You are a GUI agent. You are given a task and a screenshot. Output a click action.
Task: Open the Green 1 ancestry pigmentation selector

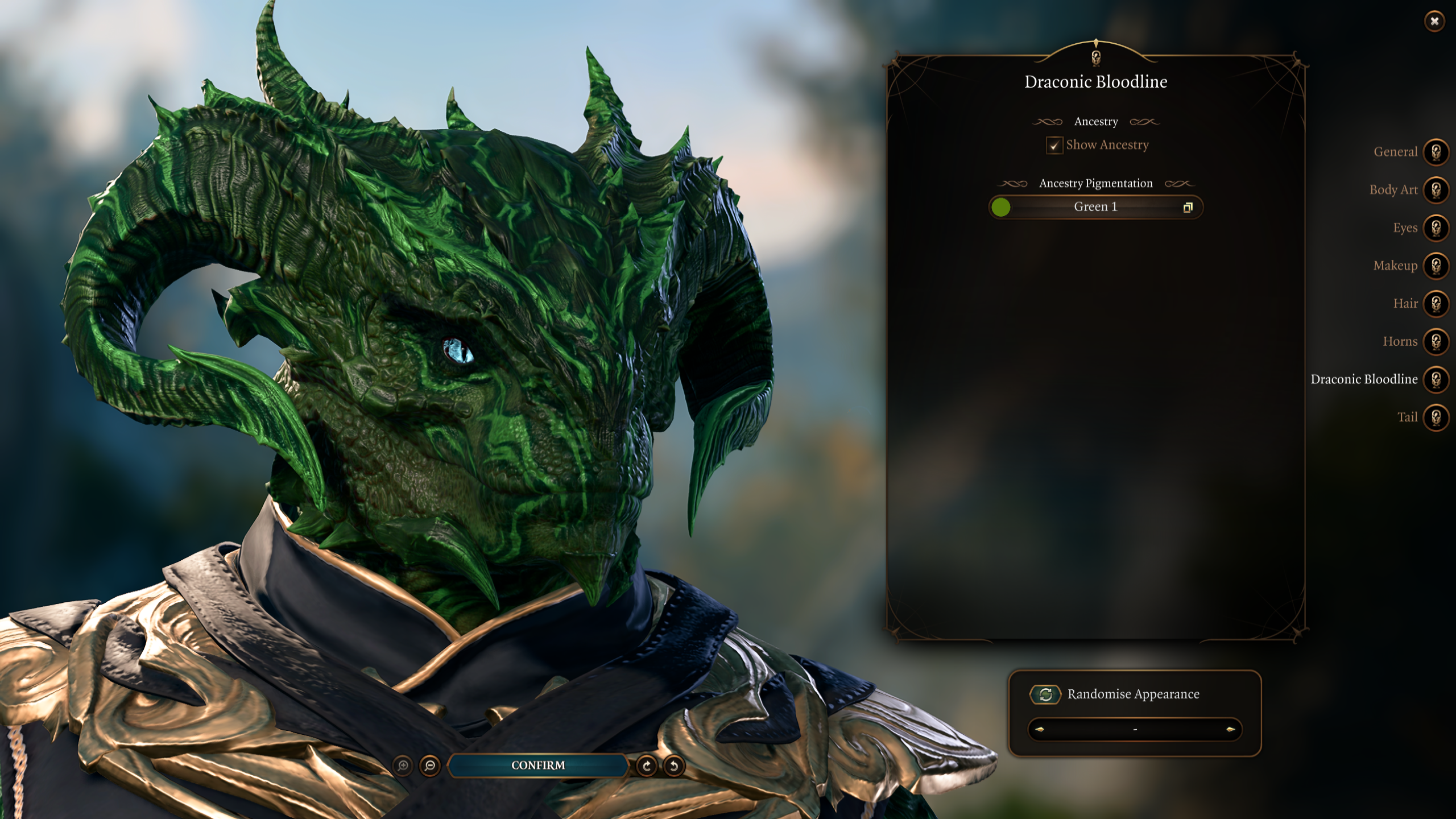[x=1095, y=207]
